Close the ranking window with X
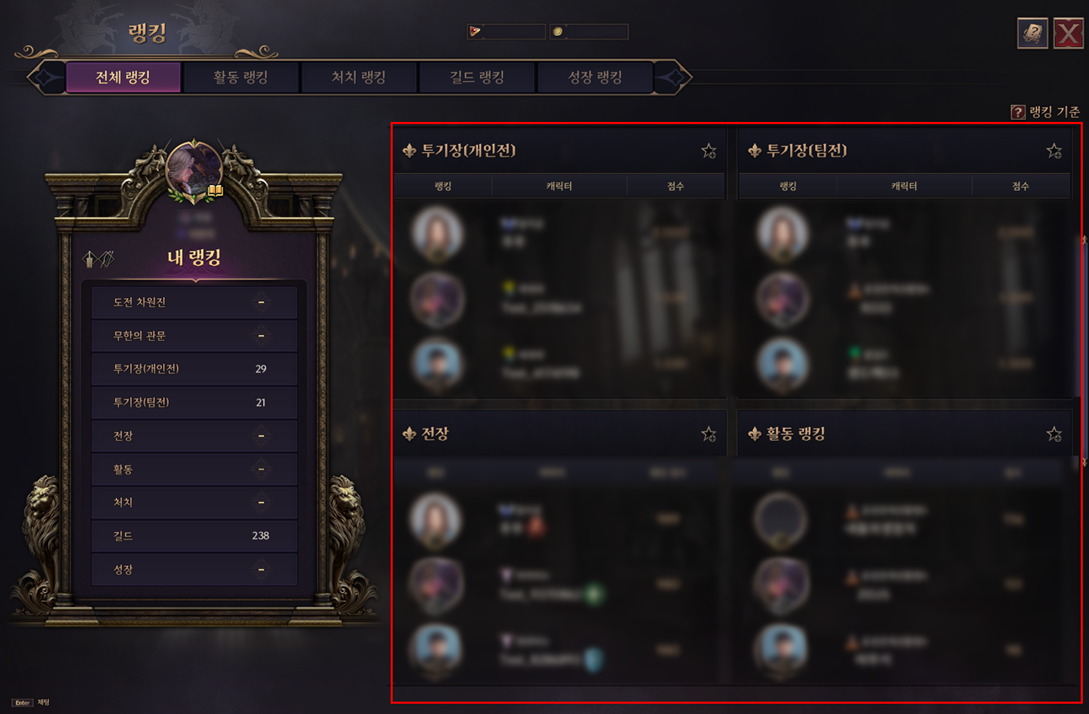This screenshot has width=1089, height=714. tap(1069, 33)
